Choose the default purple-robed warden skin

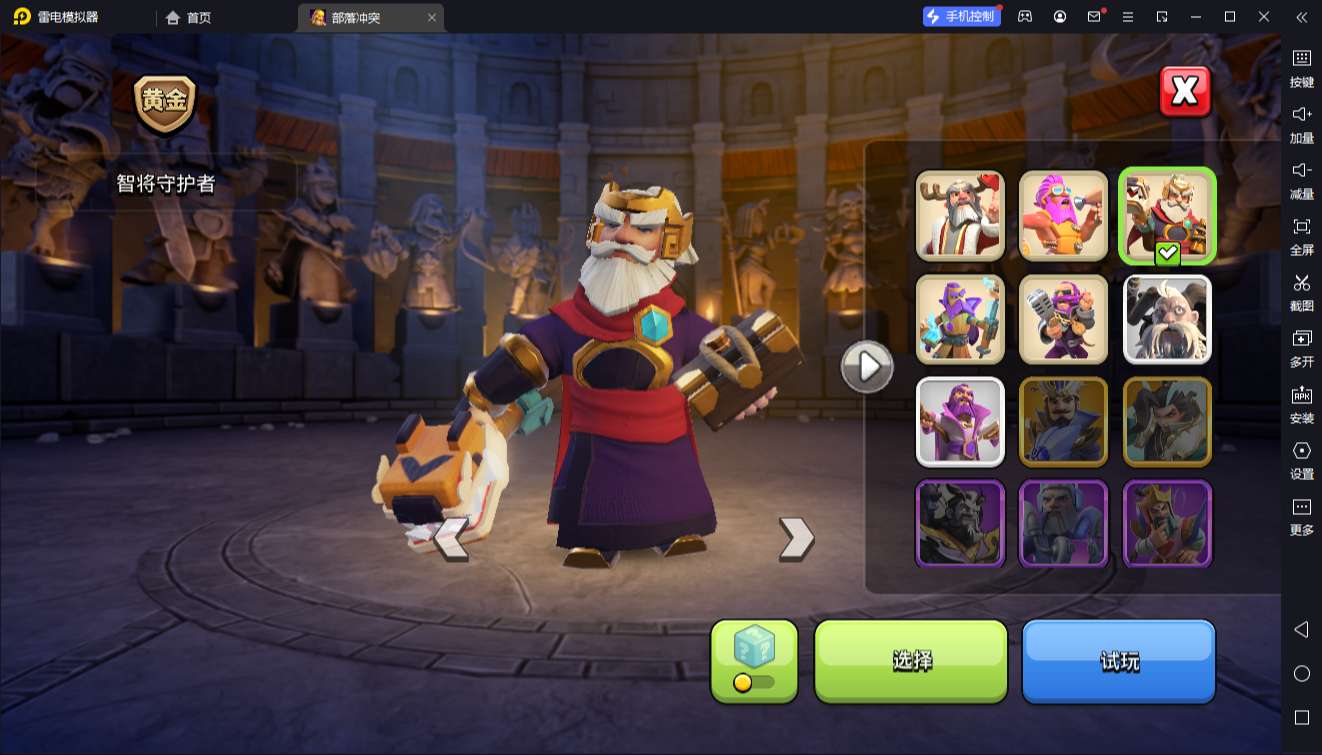(x=960, y=422)
